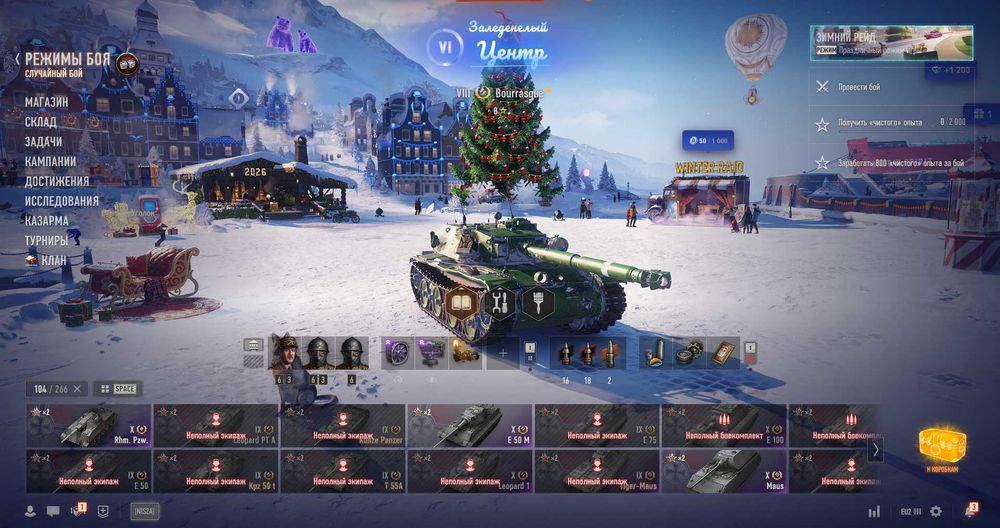Open the Исследования tech tree
Screen dimensions: 1000x528
[x=62, y=201]
